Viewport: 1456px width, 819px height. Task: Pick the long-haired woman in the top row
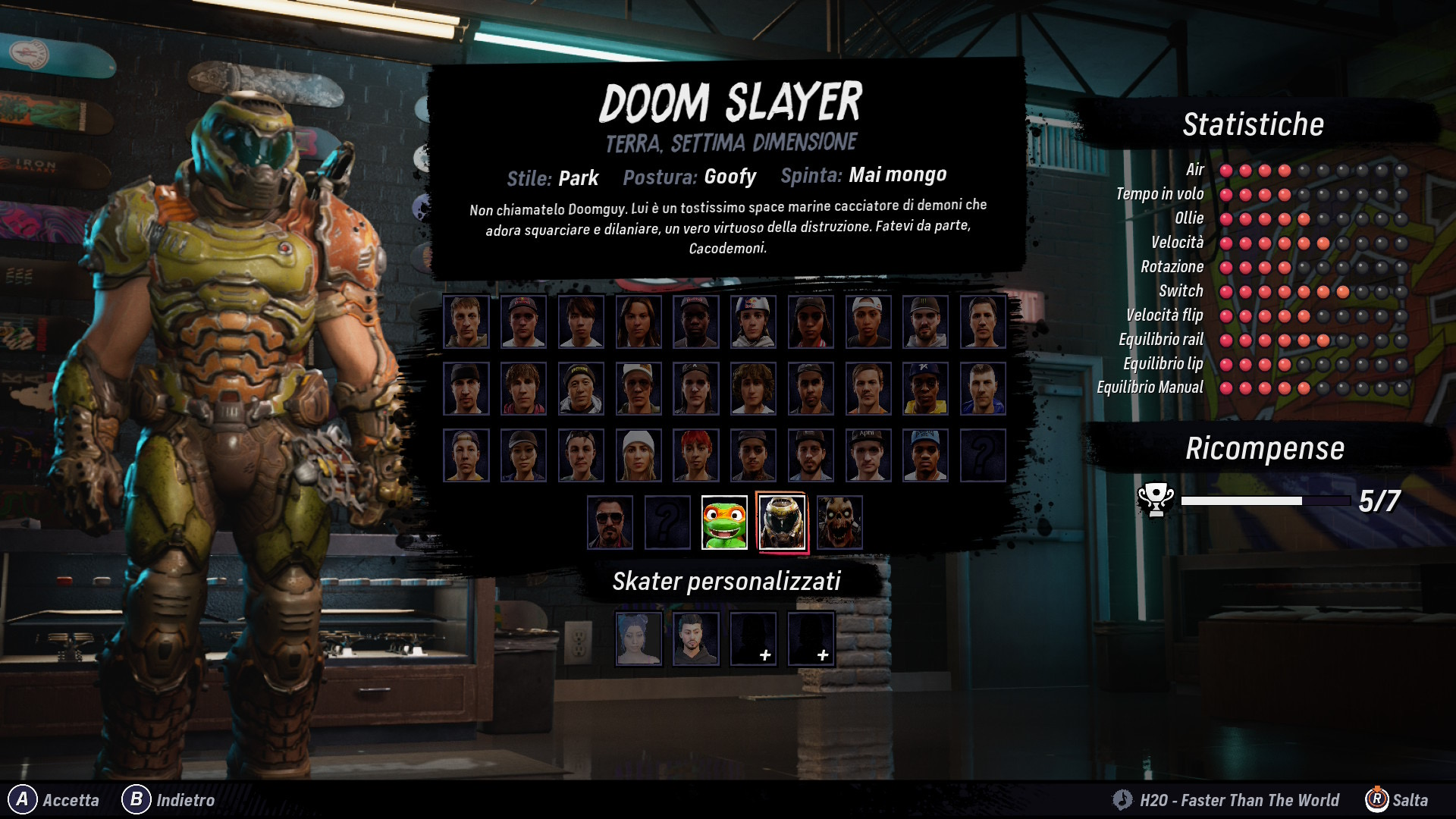[639, 322]
